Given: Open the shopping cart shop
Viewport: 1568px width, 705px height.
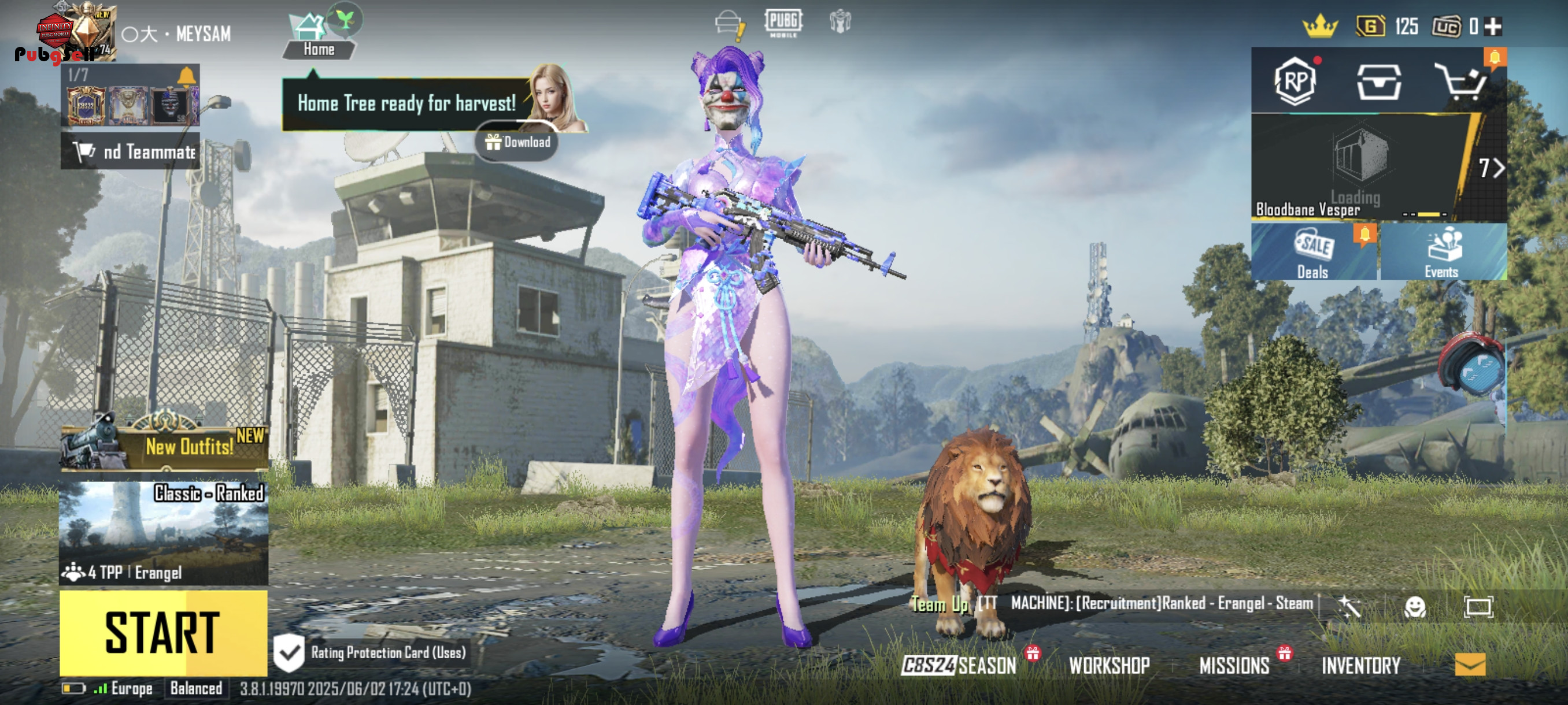Looking at the screenshot, I should coord(1461,82).
